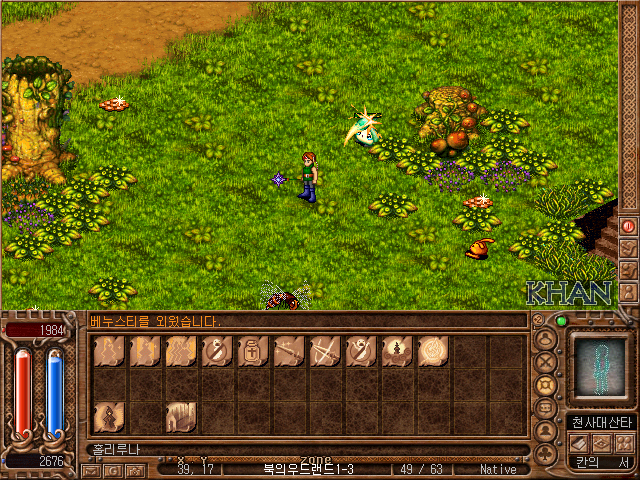Activate the dark candle figure skill icon

point(397,351)
